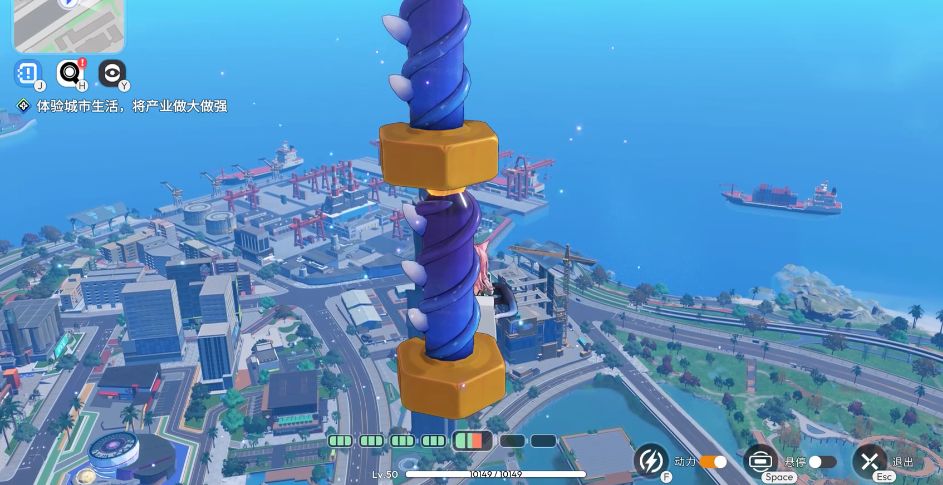Open the blue notebook quest log icon
Image resolution: width=943 pixels, height=485 pixels.
(27, 73)
